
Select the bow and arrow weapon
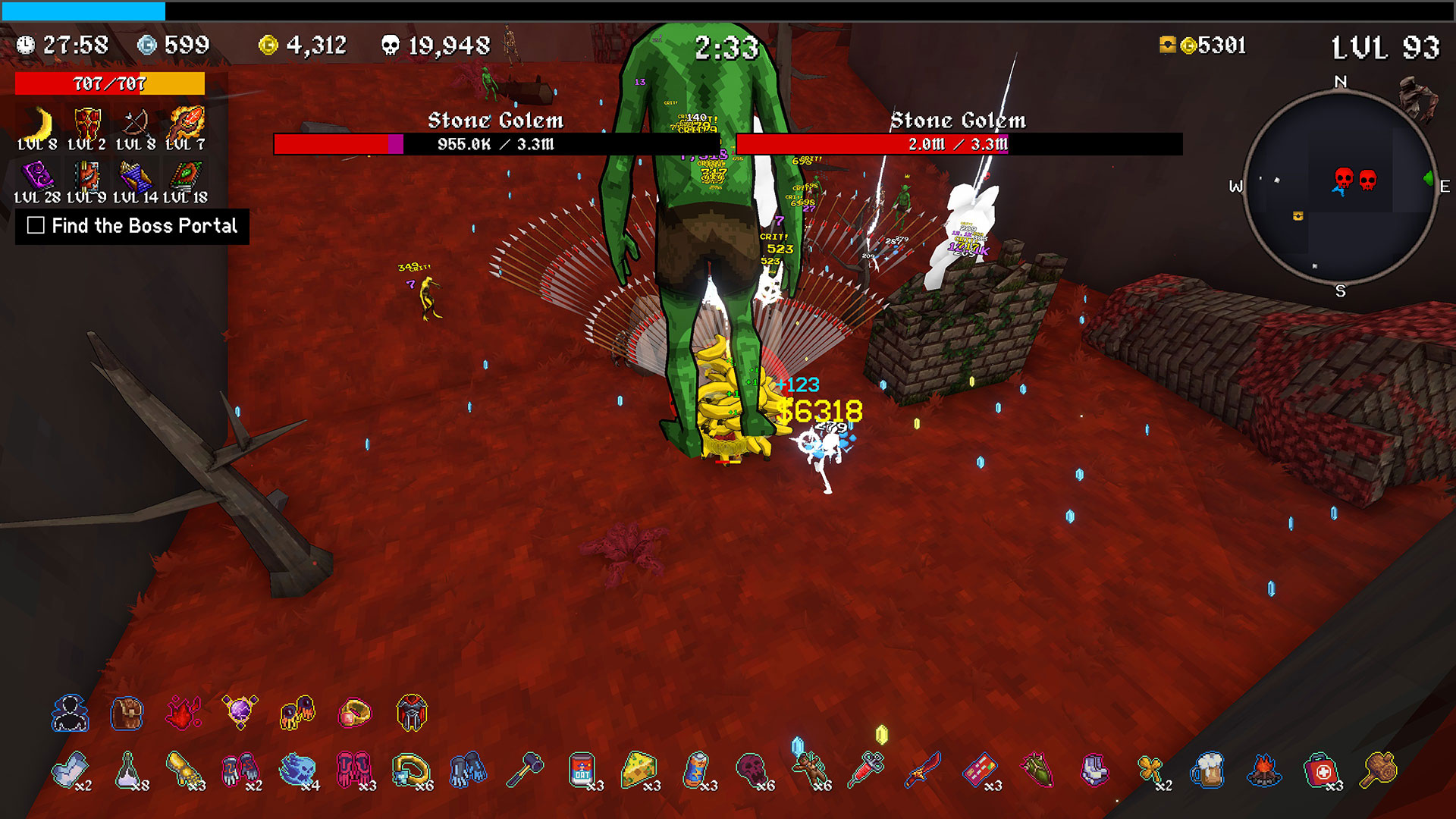136,124
